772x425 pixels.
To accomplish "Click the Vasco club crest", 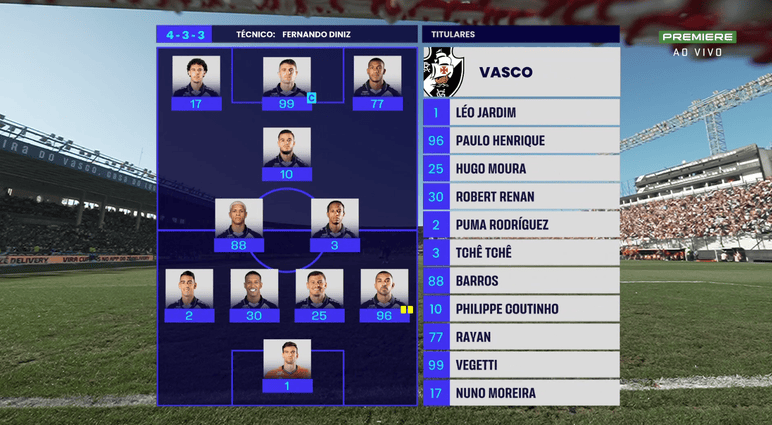I will click(x=443, y=72).
